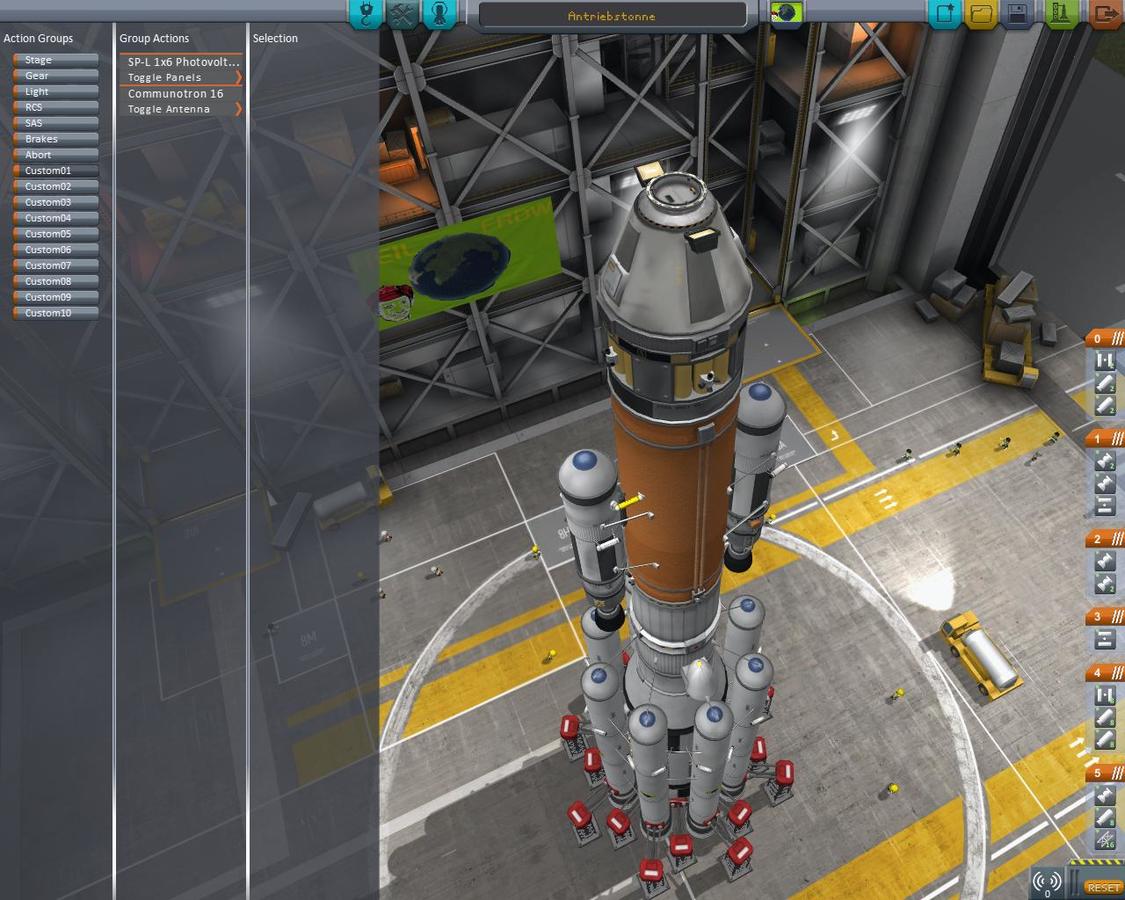Switch to parts editor mode (crane hook)
Image resolution: width=1125 pixels, height=900 pixels.
click(366, 14)
